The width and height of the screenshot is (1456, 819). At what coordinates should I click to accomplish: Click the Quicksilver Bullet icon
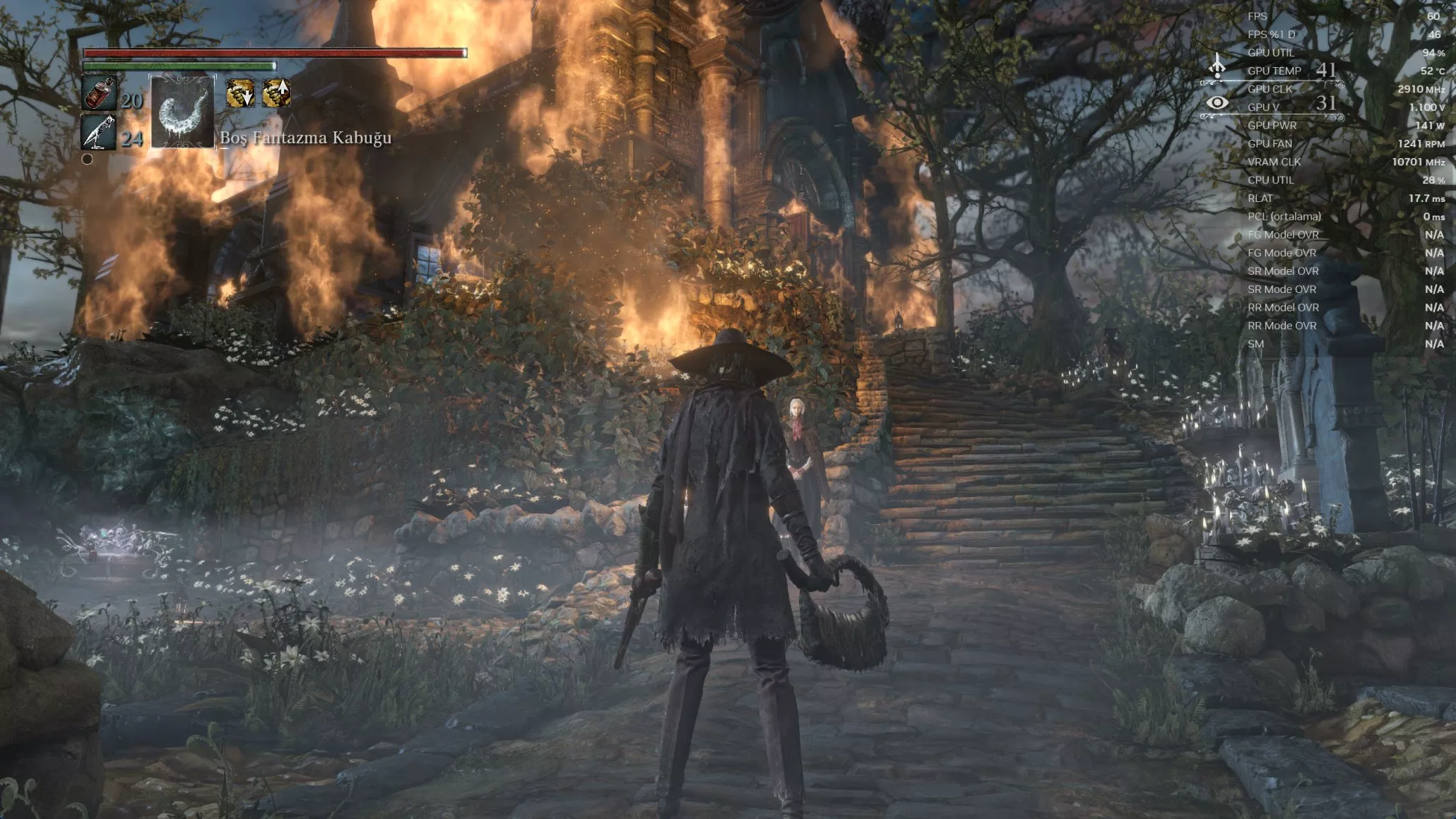(x=97, y=131)
